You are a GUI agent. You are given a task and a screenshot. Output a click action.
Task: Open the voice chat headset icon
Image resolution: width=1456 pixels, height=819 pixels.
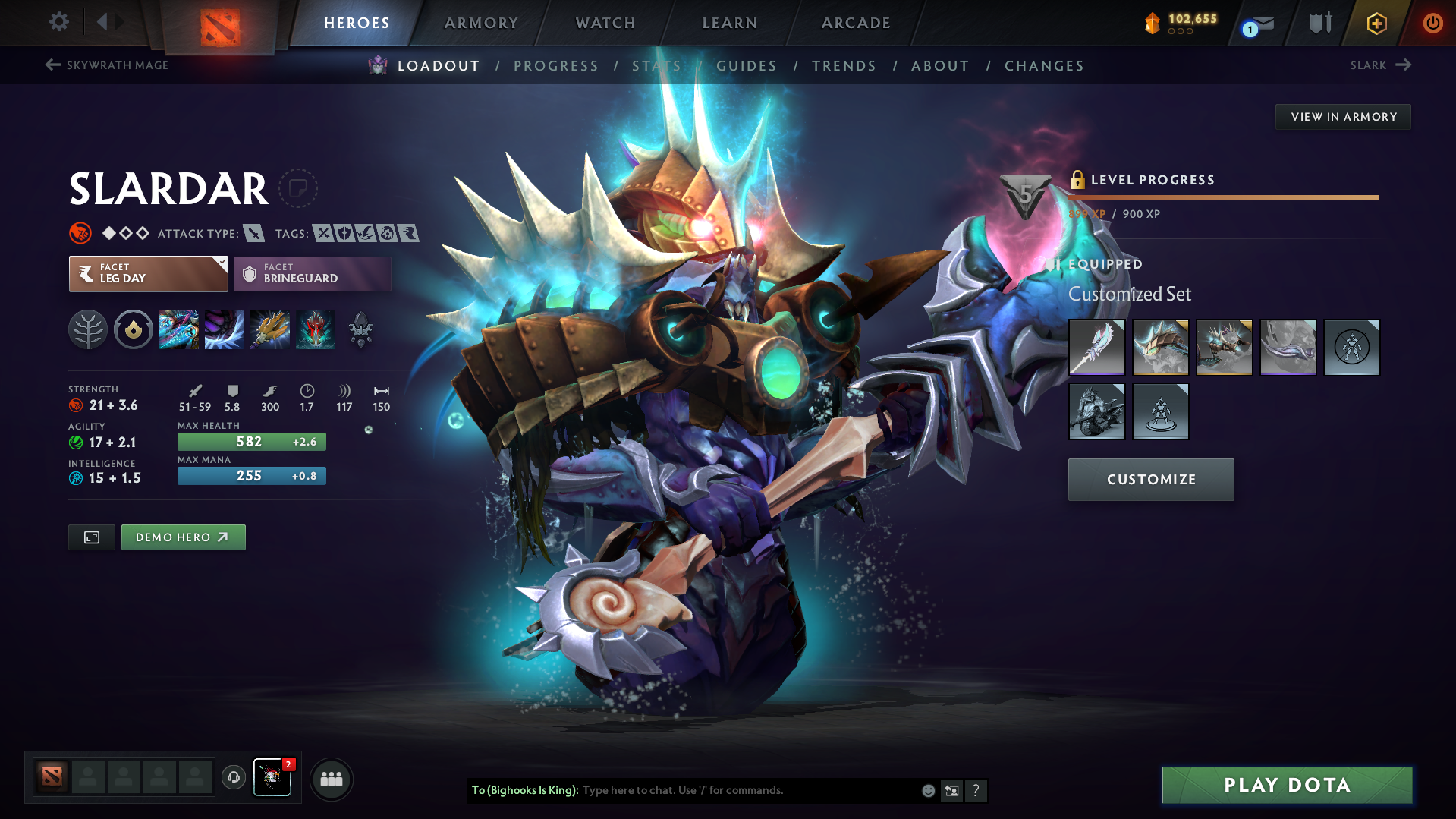pos(233,779)
